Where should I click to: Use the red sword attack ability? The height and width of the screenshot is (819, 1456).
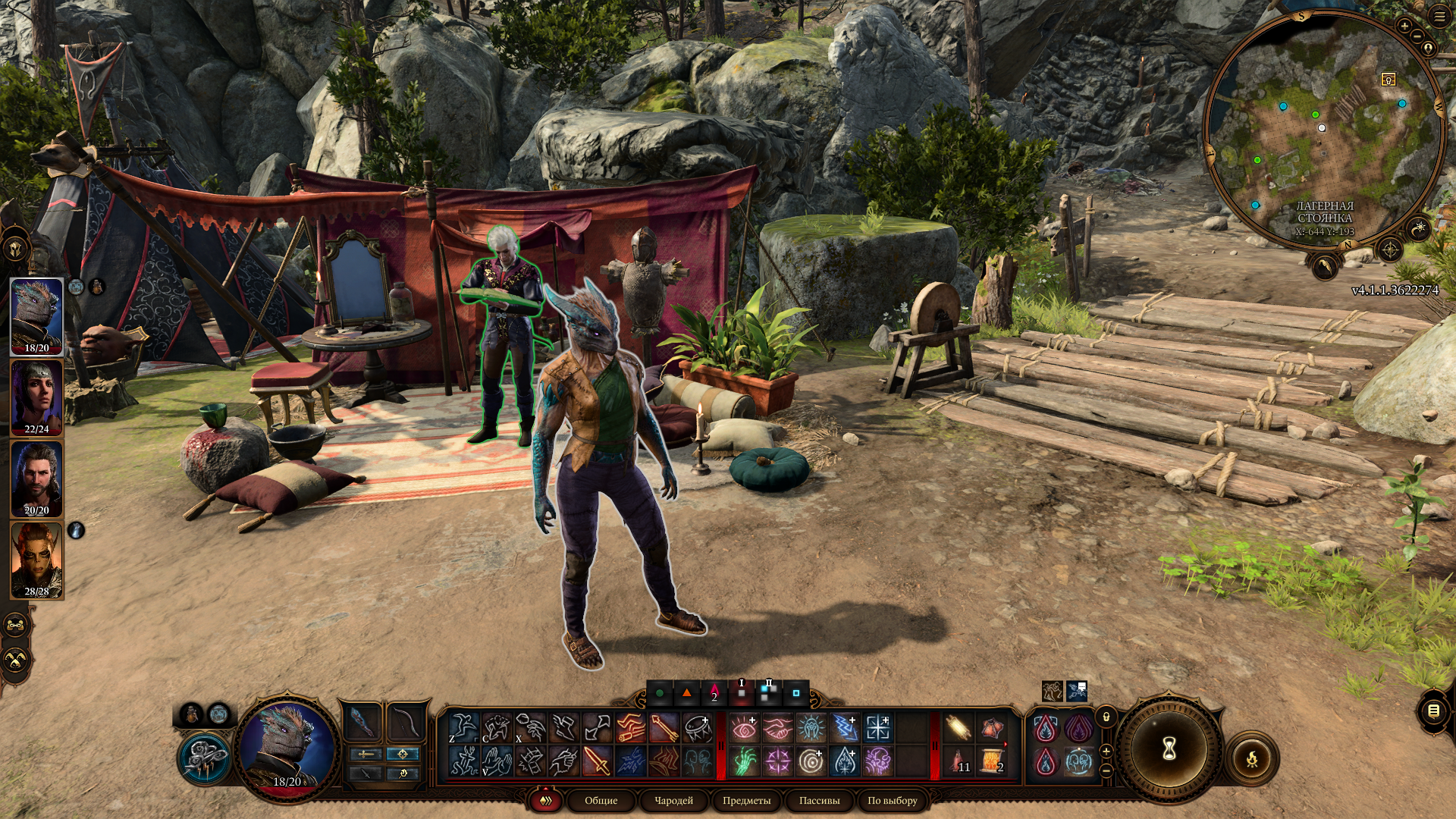click(x=597, y=761)
